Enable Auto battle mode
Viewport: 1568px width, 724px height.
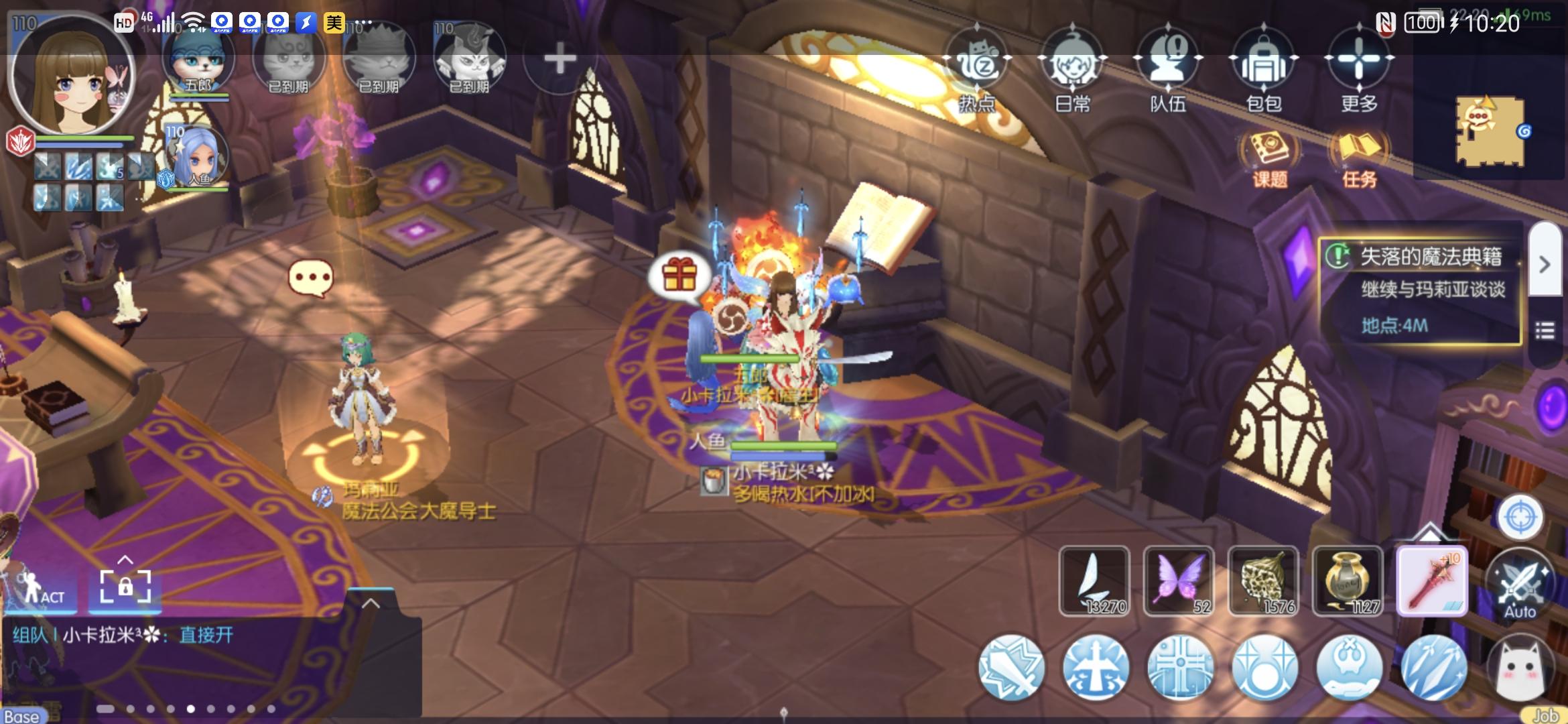coord(1521,587)
